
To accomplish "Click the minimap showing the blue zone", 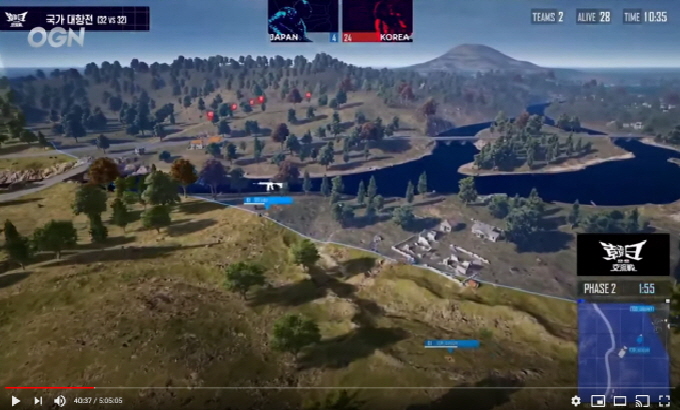I will pos(623,342).
